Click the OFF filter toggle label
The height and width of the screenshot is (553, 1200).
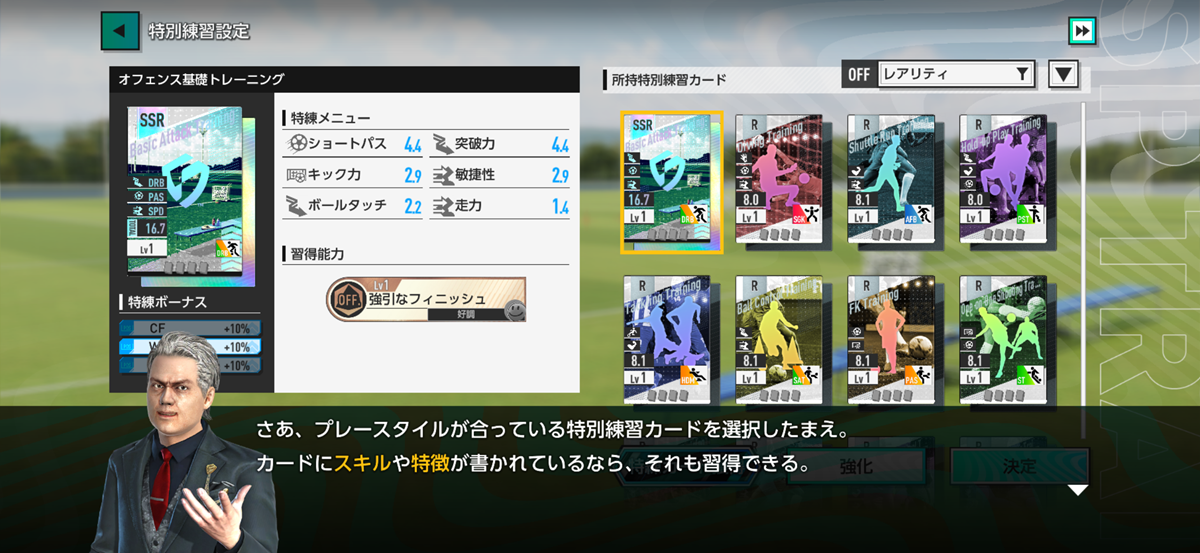click(859, 74)
